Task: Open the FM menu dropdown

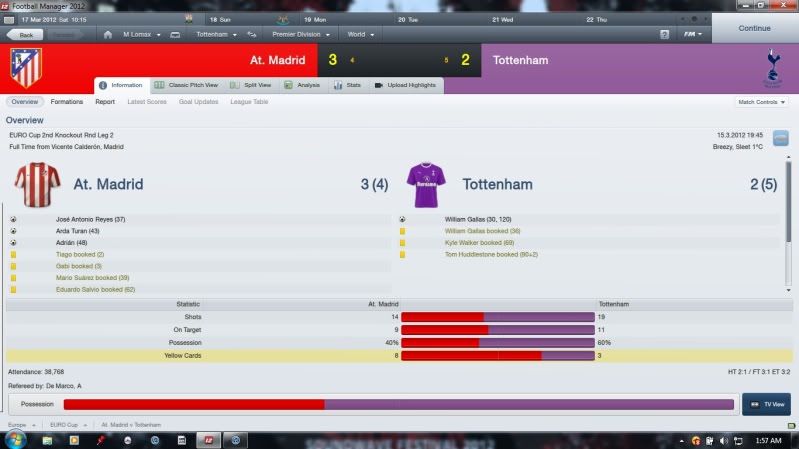Action: click(x=692, y=34)
